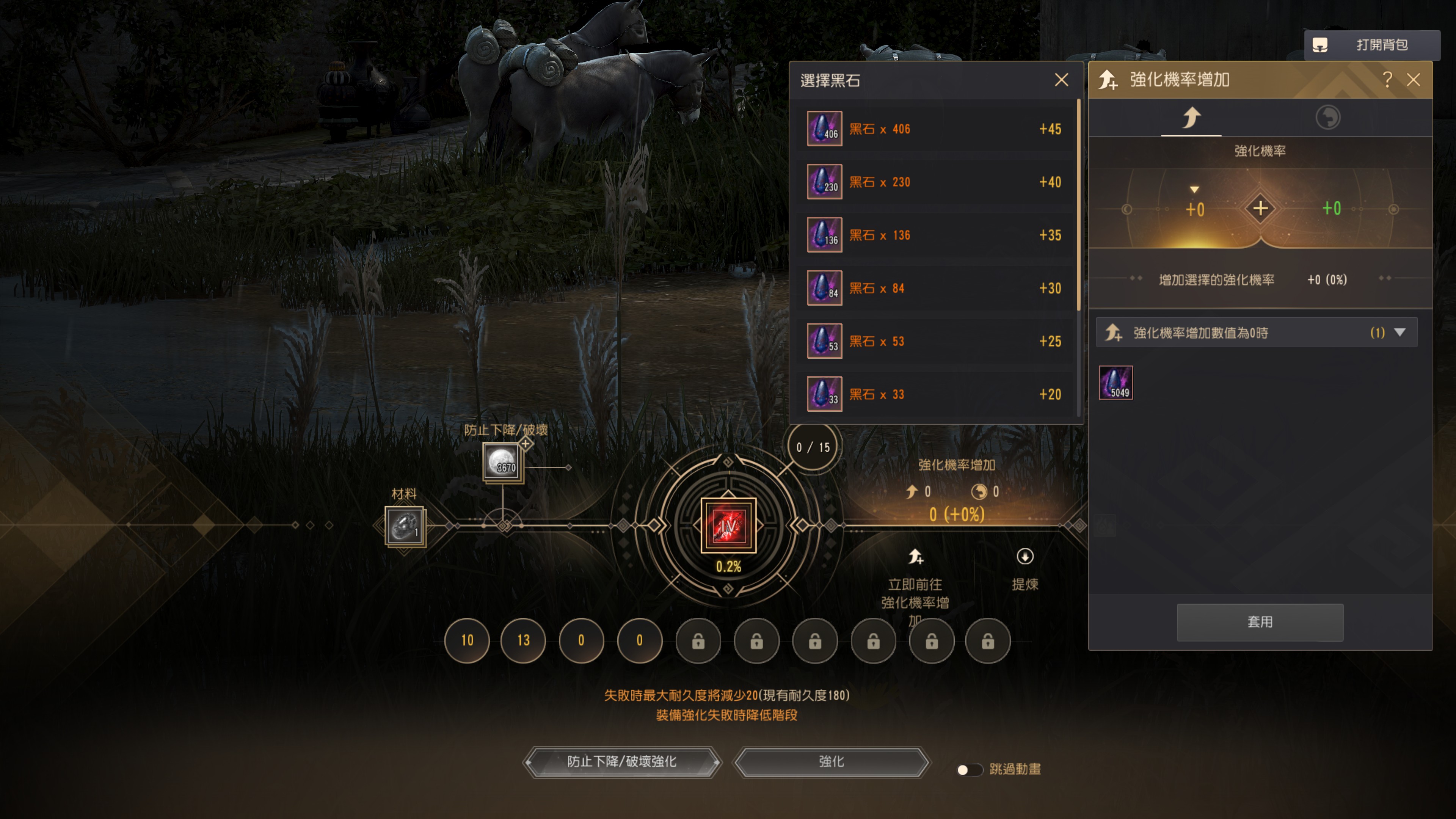Open help via the question mark

click(x=1387, y=80)
